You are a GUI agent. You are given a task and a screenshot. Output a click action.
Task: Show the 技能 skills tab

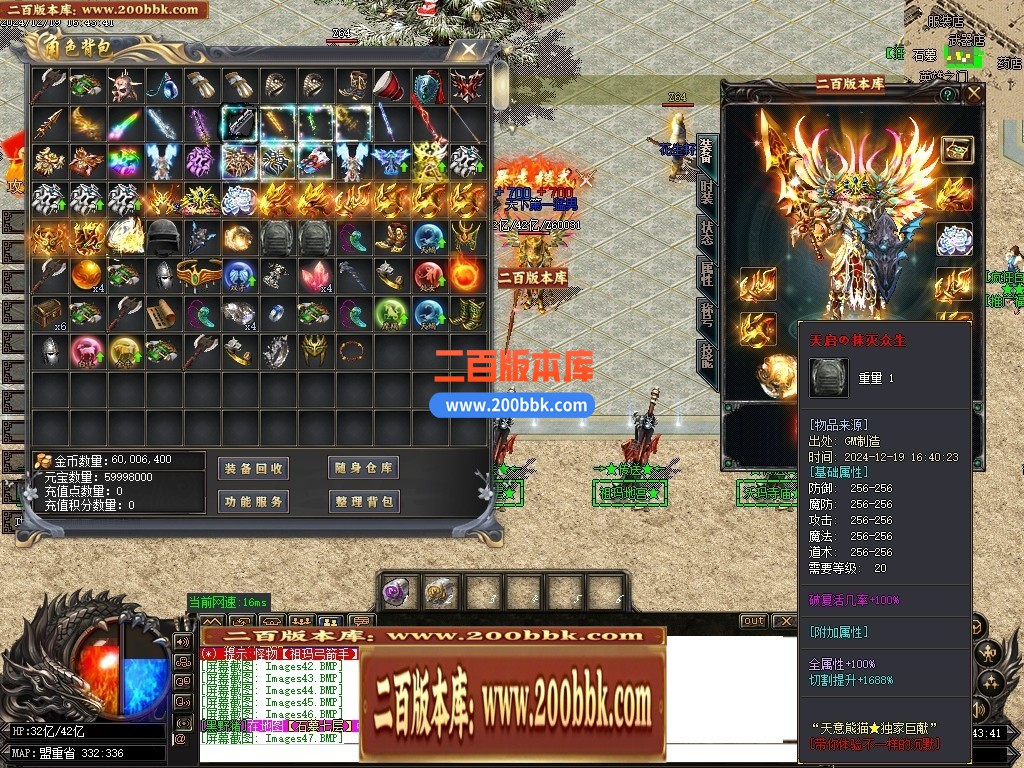(x=707, y=356)
